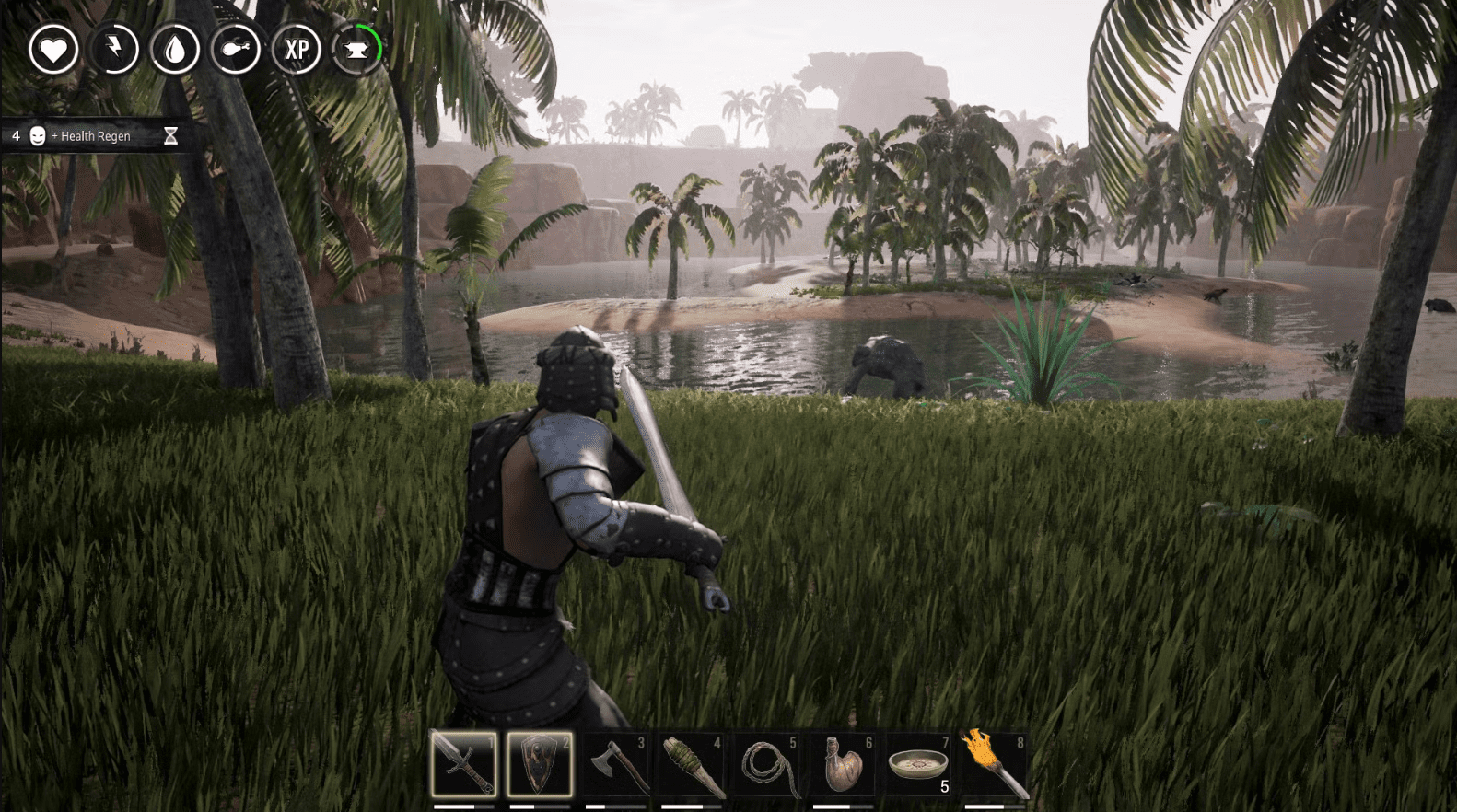Click the stack count 5 on the soup
1457x812 pixels.
(x=944, y=787)
